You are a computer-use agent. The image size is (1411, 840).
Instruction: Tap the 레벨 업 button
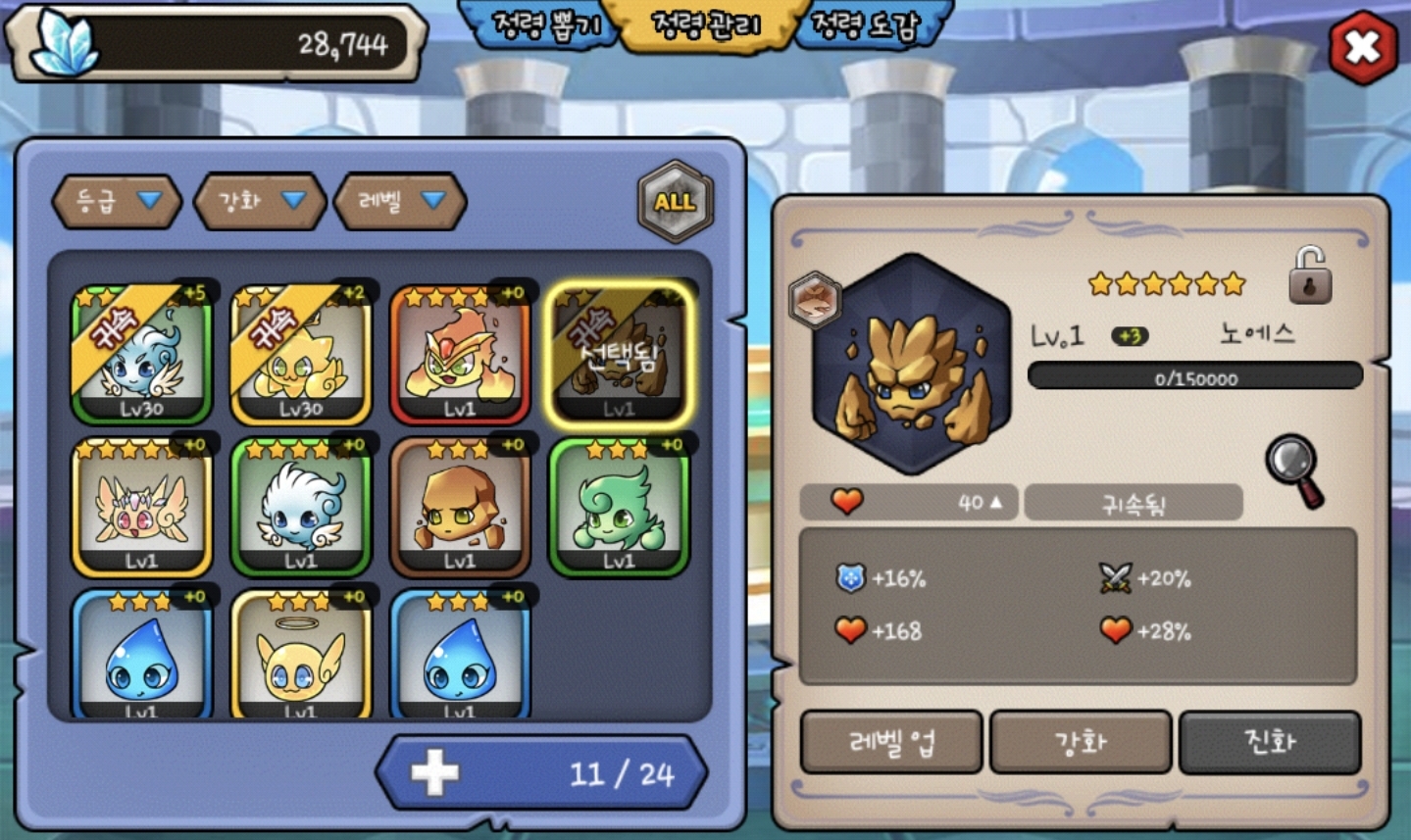[x=891, y=742]
